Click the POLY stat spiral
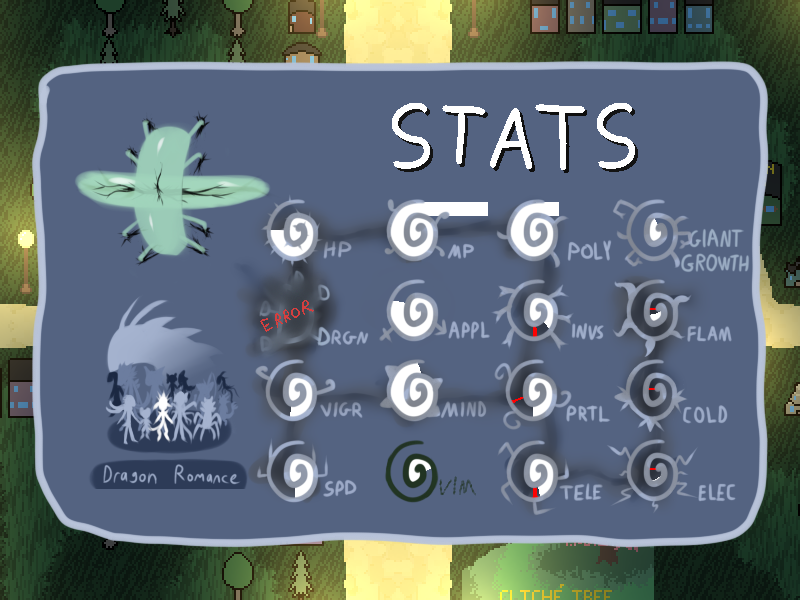The width and height of the screenshot is (800, 600). pos(533,229)
